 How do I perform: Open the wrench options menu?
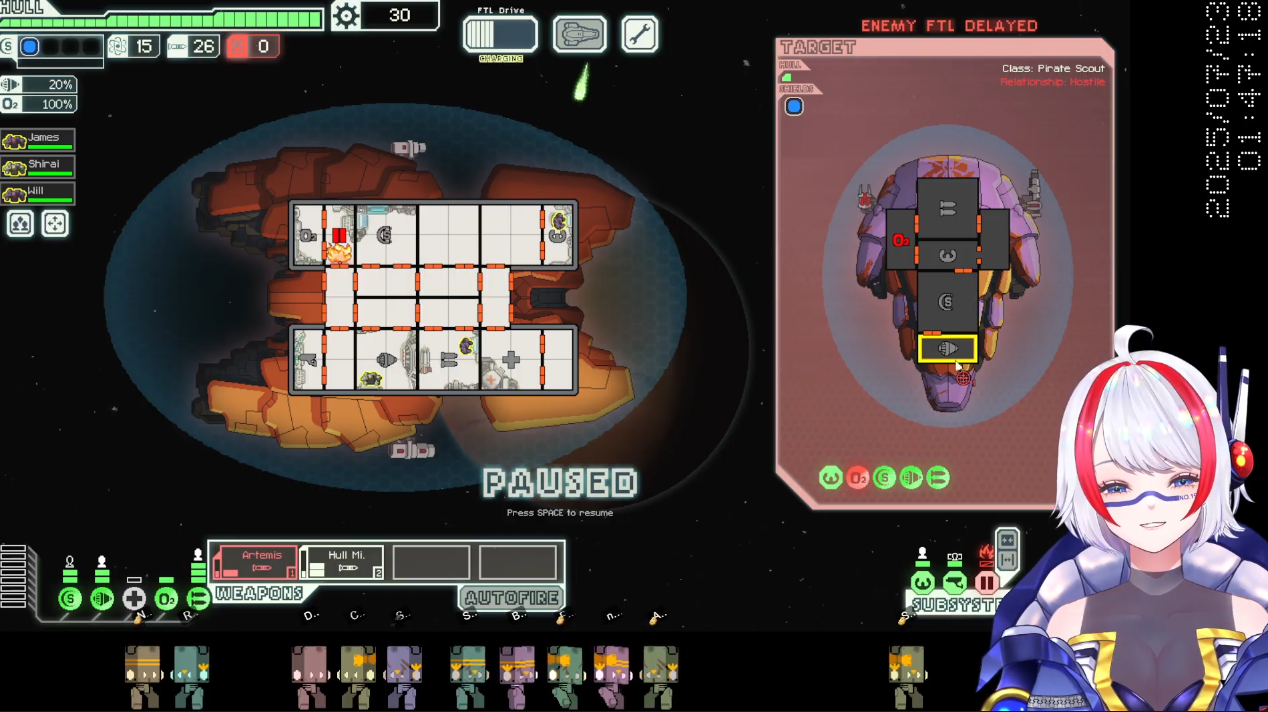(x=639, y=35)
